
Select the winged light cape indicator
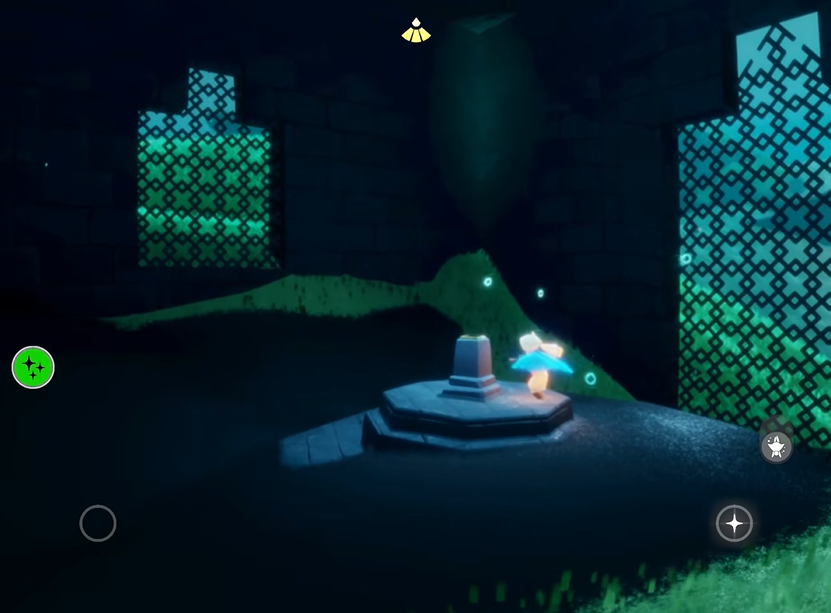click(x=416, y=32)
